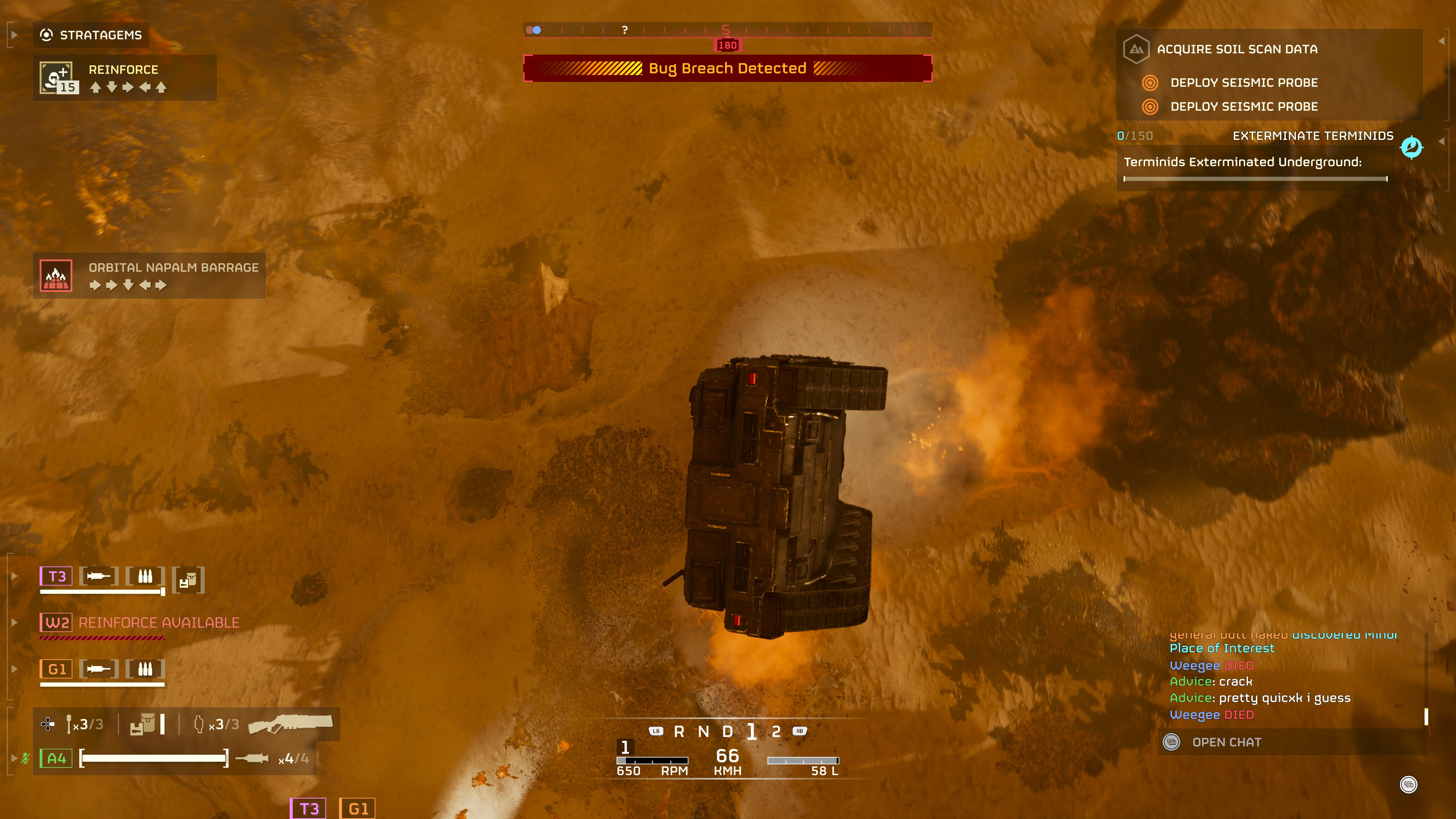1456x819 pixels.
Task: Expand the Stratagems panel header
Action: 91,35
